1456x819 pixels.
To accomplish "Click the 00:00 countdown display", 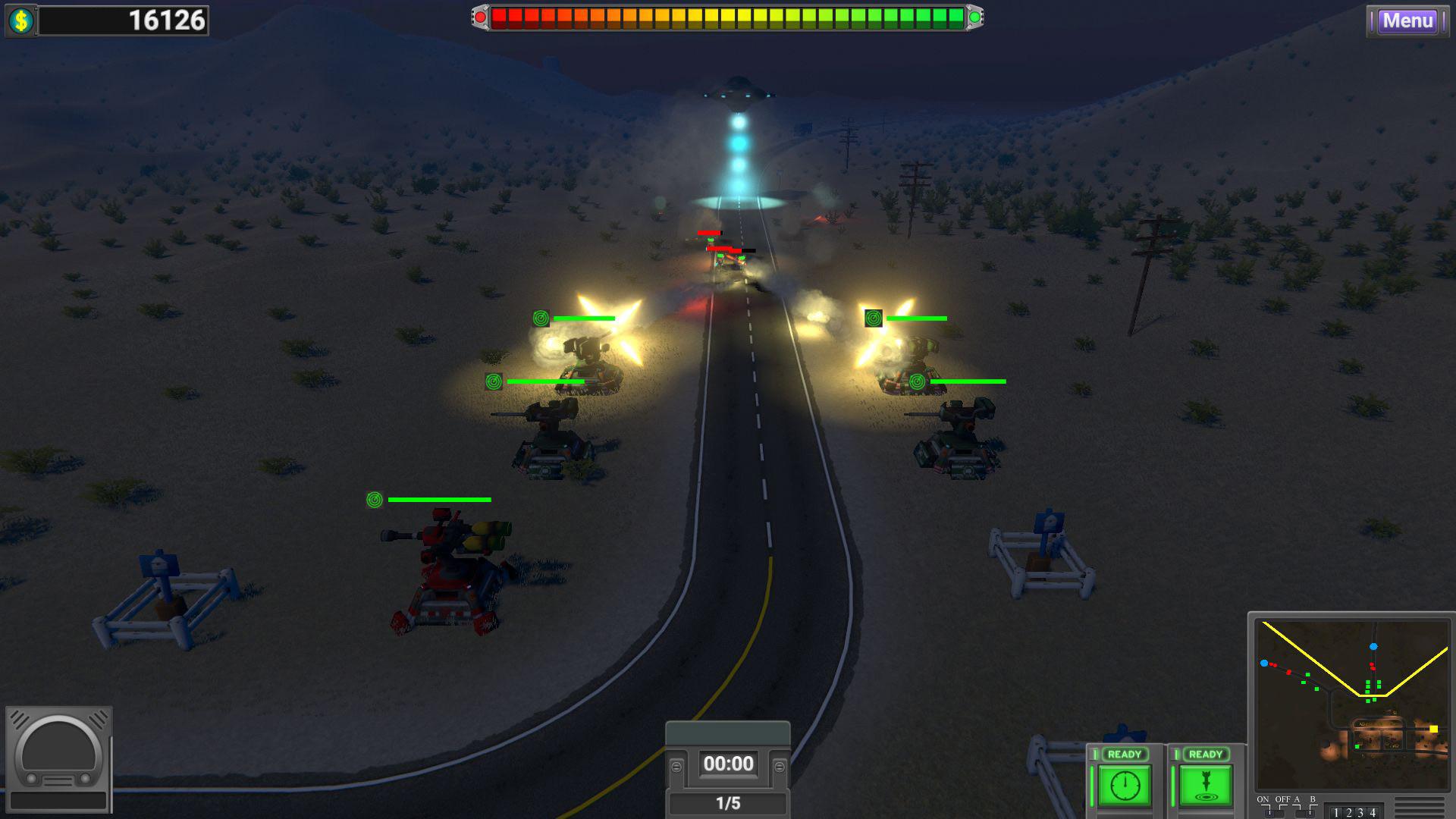I will (x=727, y=764).
